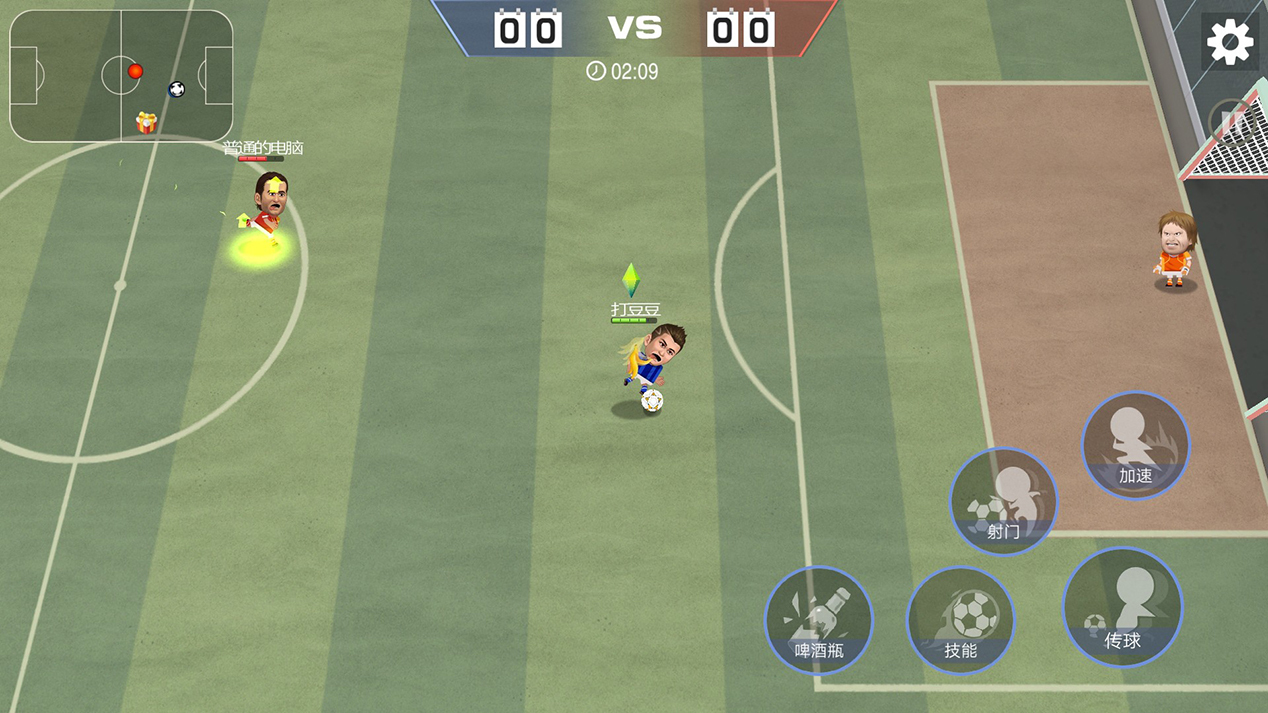This screenshot has height=713, width=1268.
Task: Use the 传球 pass button
Action: tap(1122, 607)
